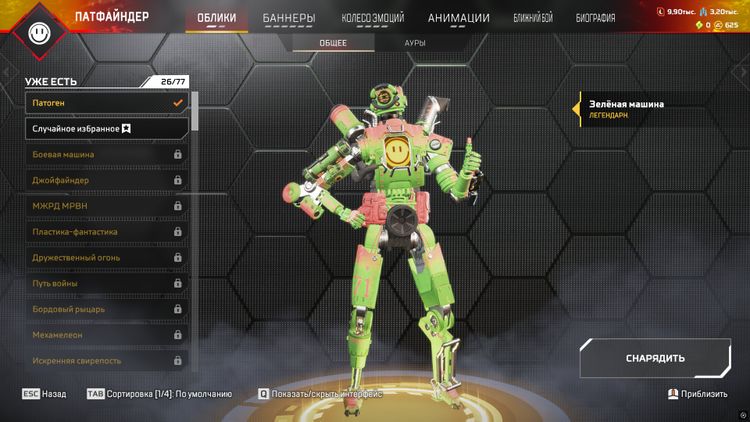Pick the locked Боевая машина skin

coord(107,154)
